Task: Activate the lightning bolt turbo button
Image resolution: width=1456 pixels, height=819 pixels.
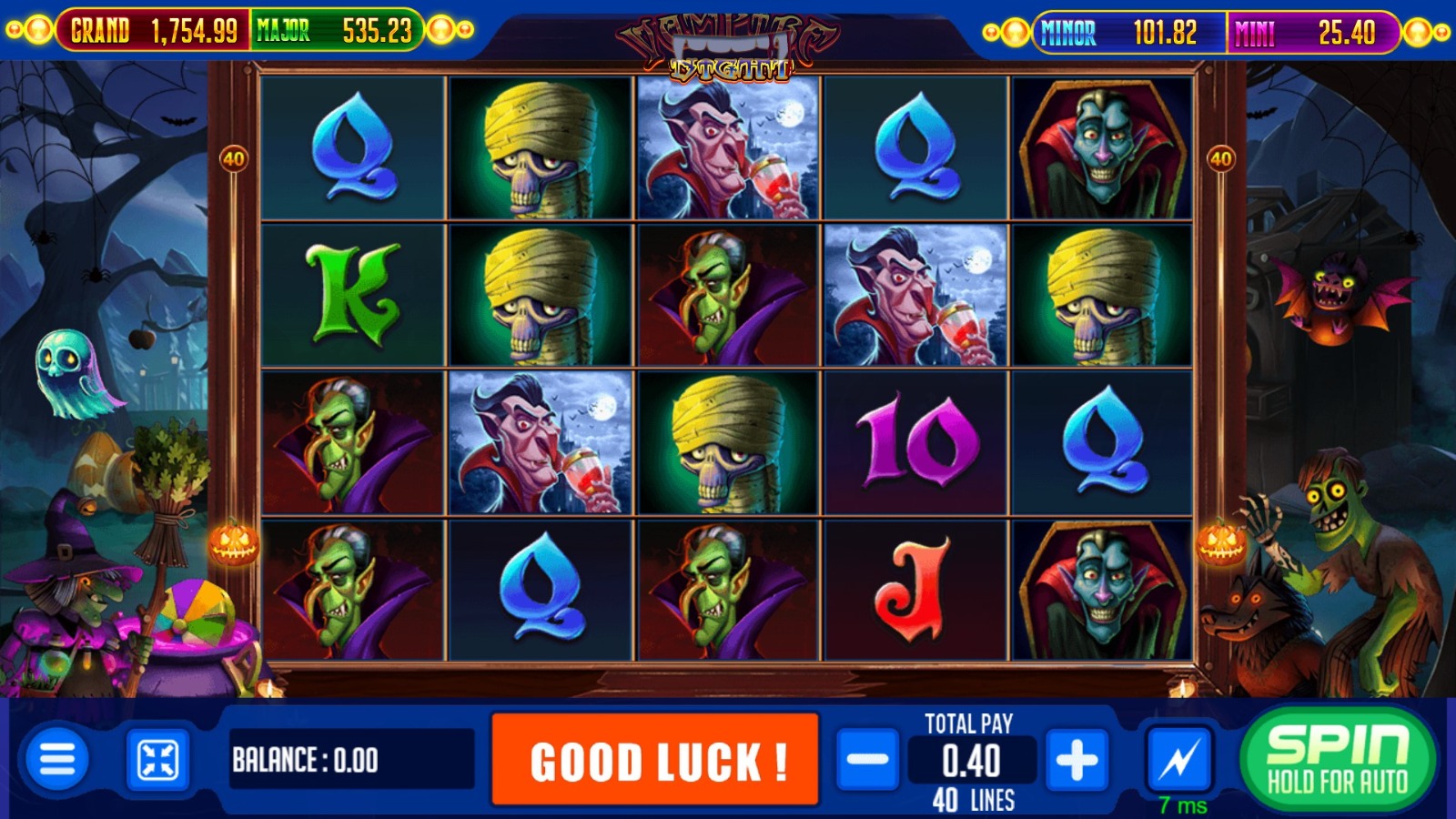Action: click(1180, 759)
